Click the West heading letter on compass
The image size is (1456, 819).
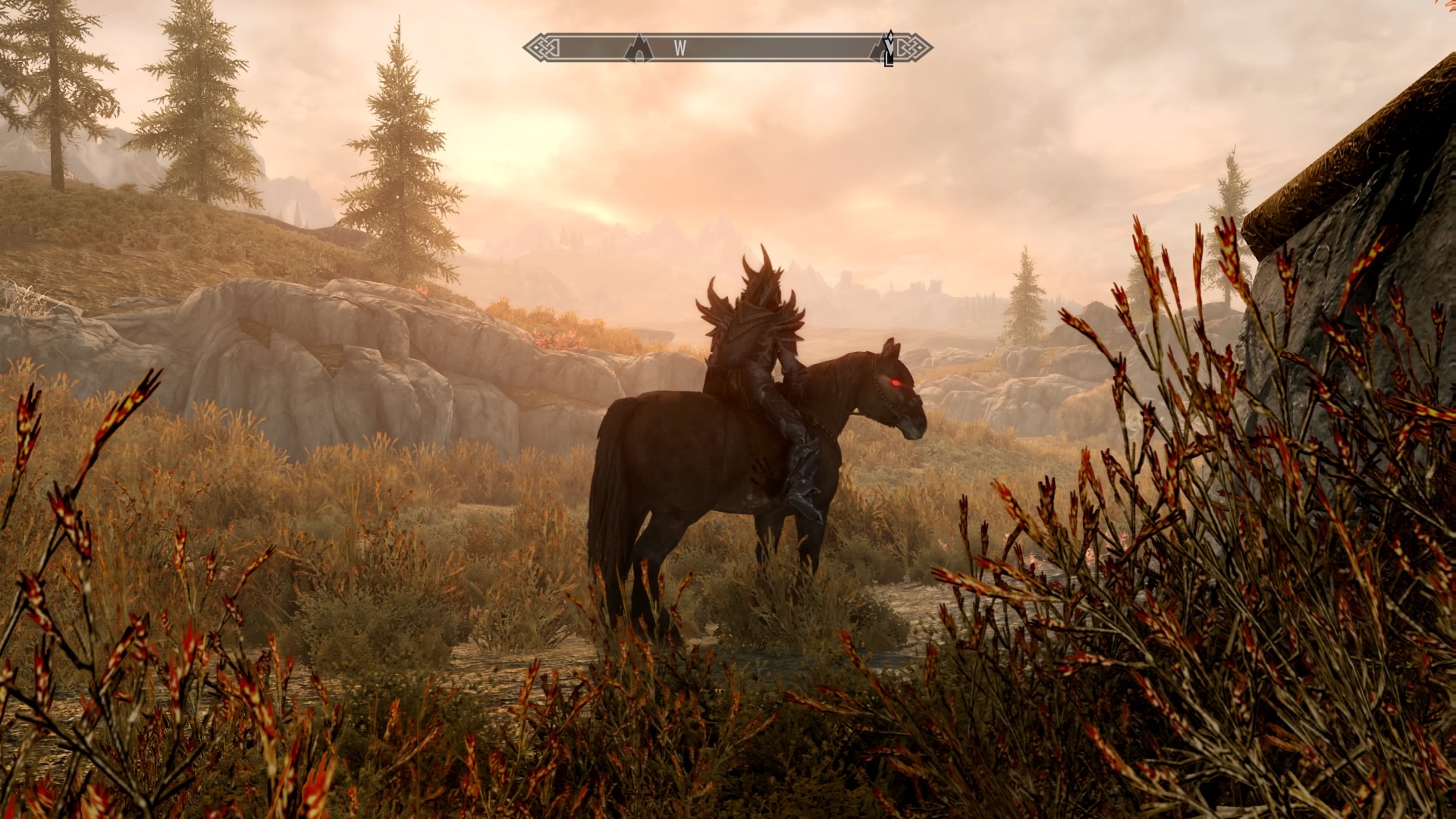(680, 49)
